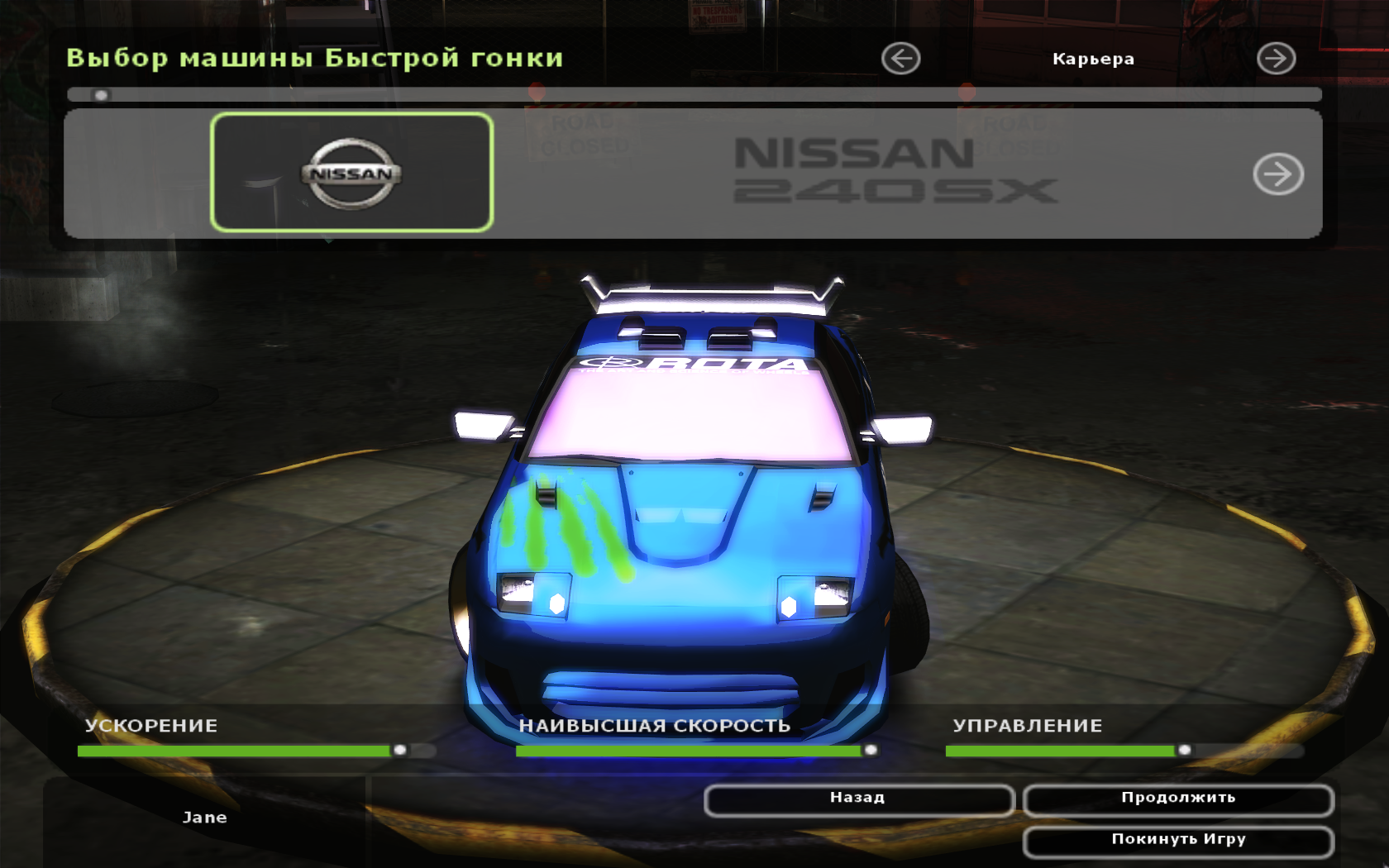The width and height of the screenshot is (1389, 868).
Task: Click the Назад back button
Action: pos(858,799)
